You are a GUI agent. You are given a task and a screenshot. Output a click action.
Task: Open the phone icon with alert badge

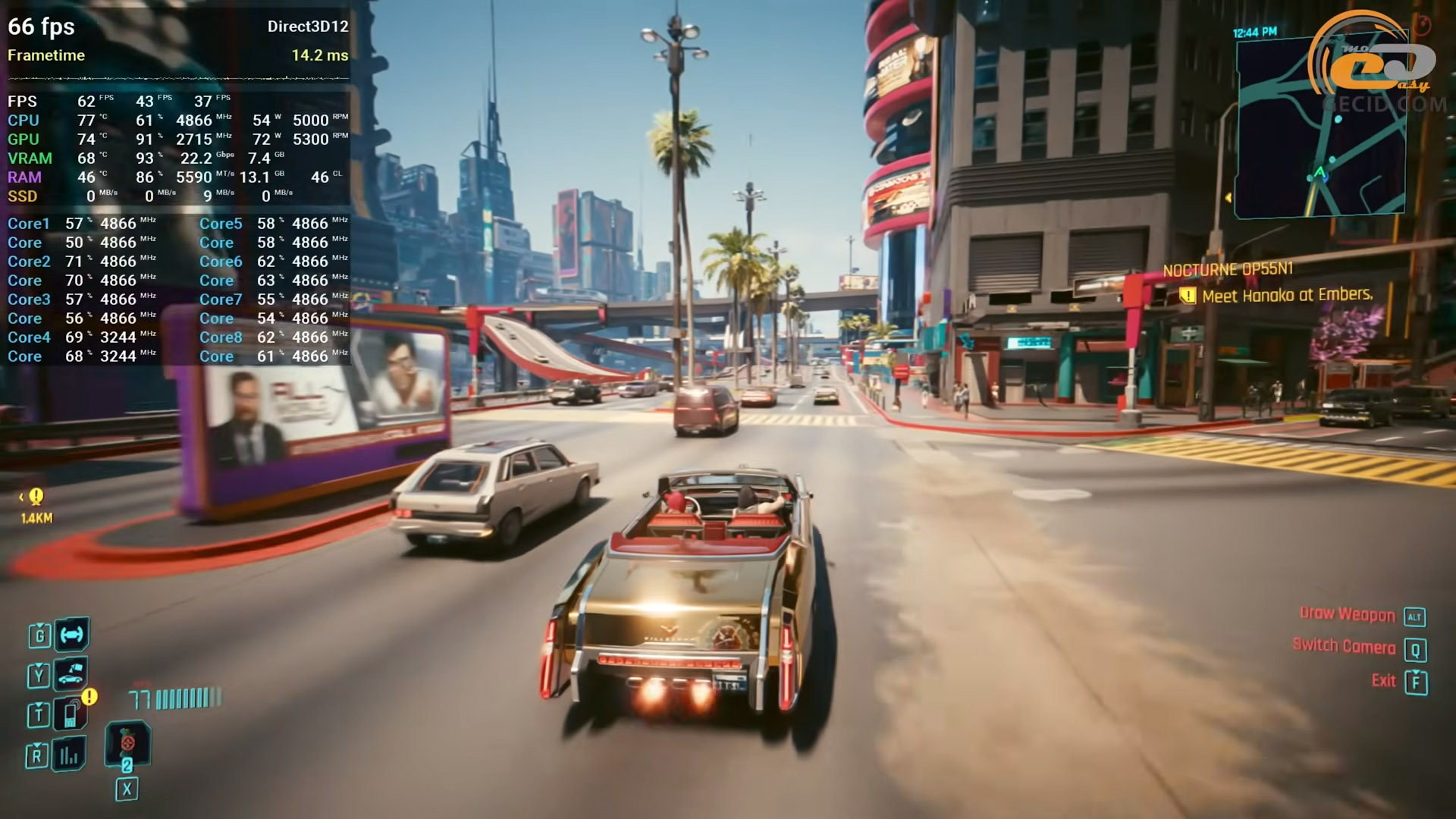pos(71,713)
